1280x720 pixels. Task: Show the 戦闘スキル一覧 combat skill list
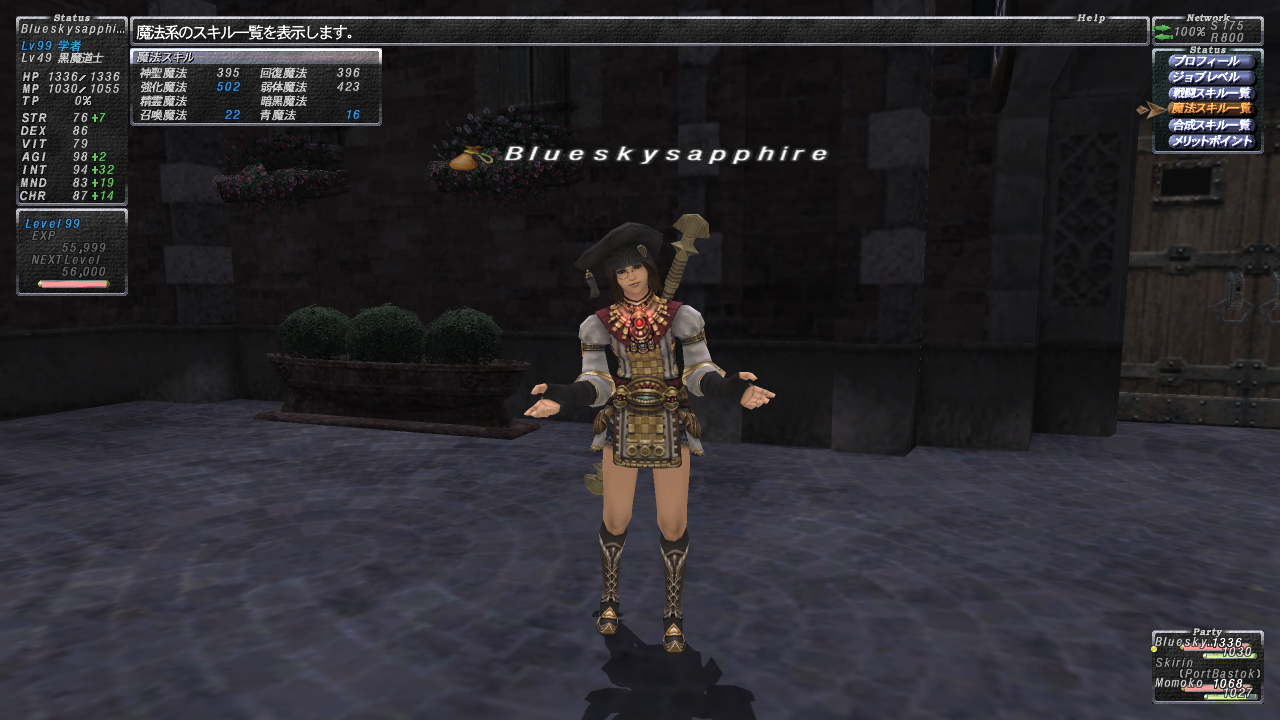1210,93
